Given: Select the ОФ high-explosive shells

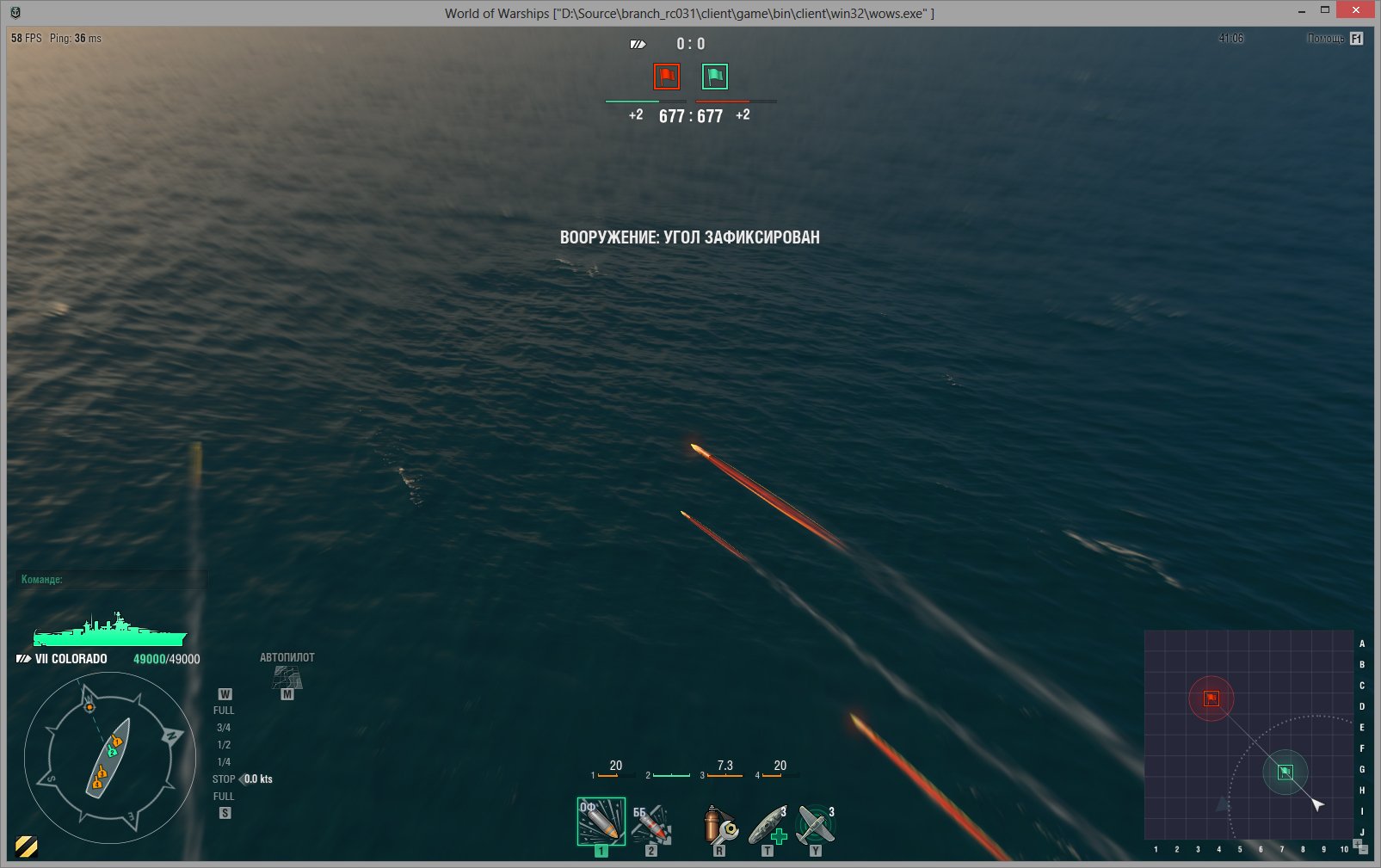Looking at the screenshot, I should click(x=602, y=823).
